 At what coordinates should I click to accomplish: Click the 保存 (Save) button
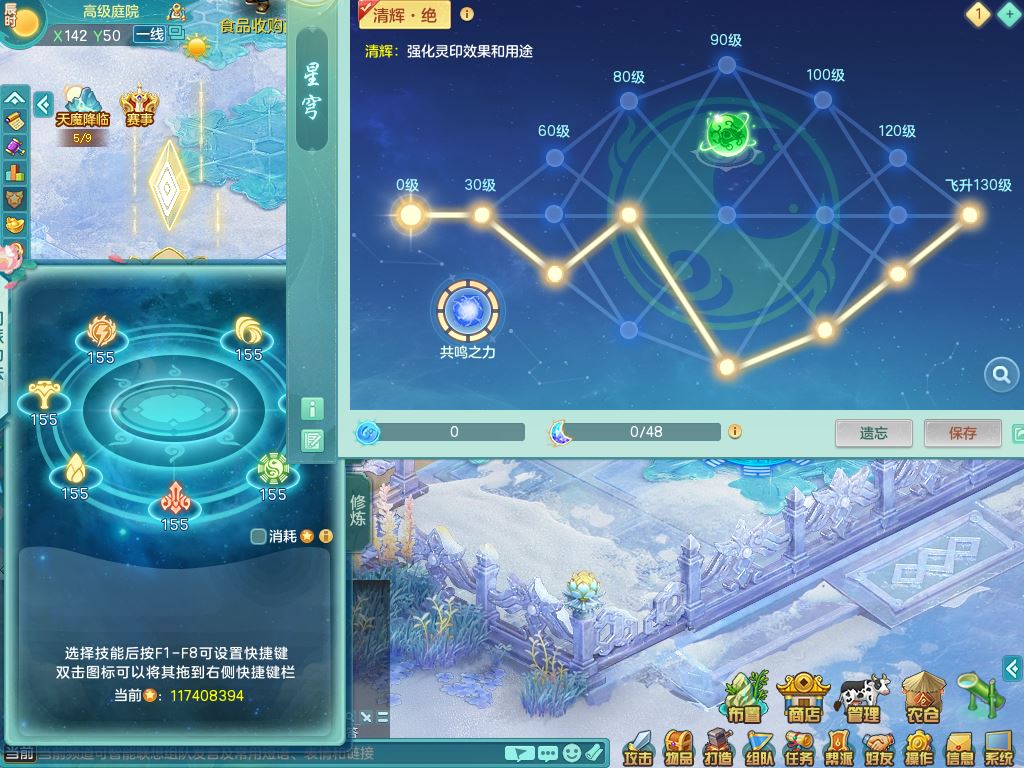pos(962,433)
